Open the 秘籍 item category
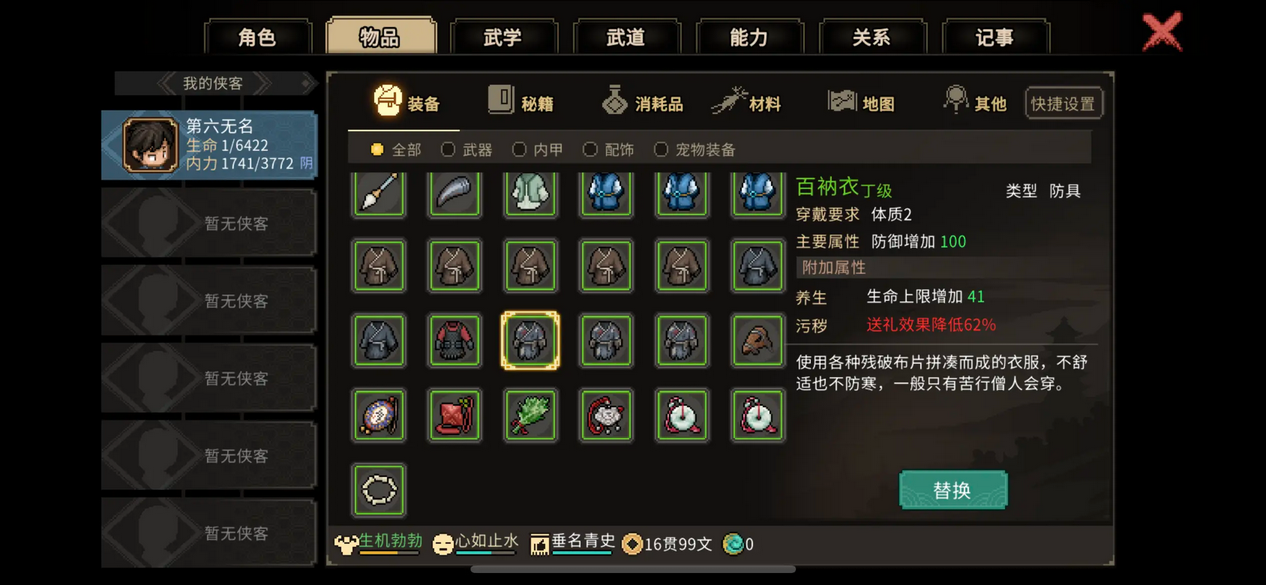Screen dimensions: 1266x585 point(521,103)
